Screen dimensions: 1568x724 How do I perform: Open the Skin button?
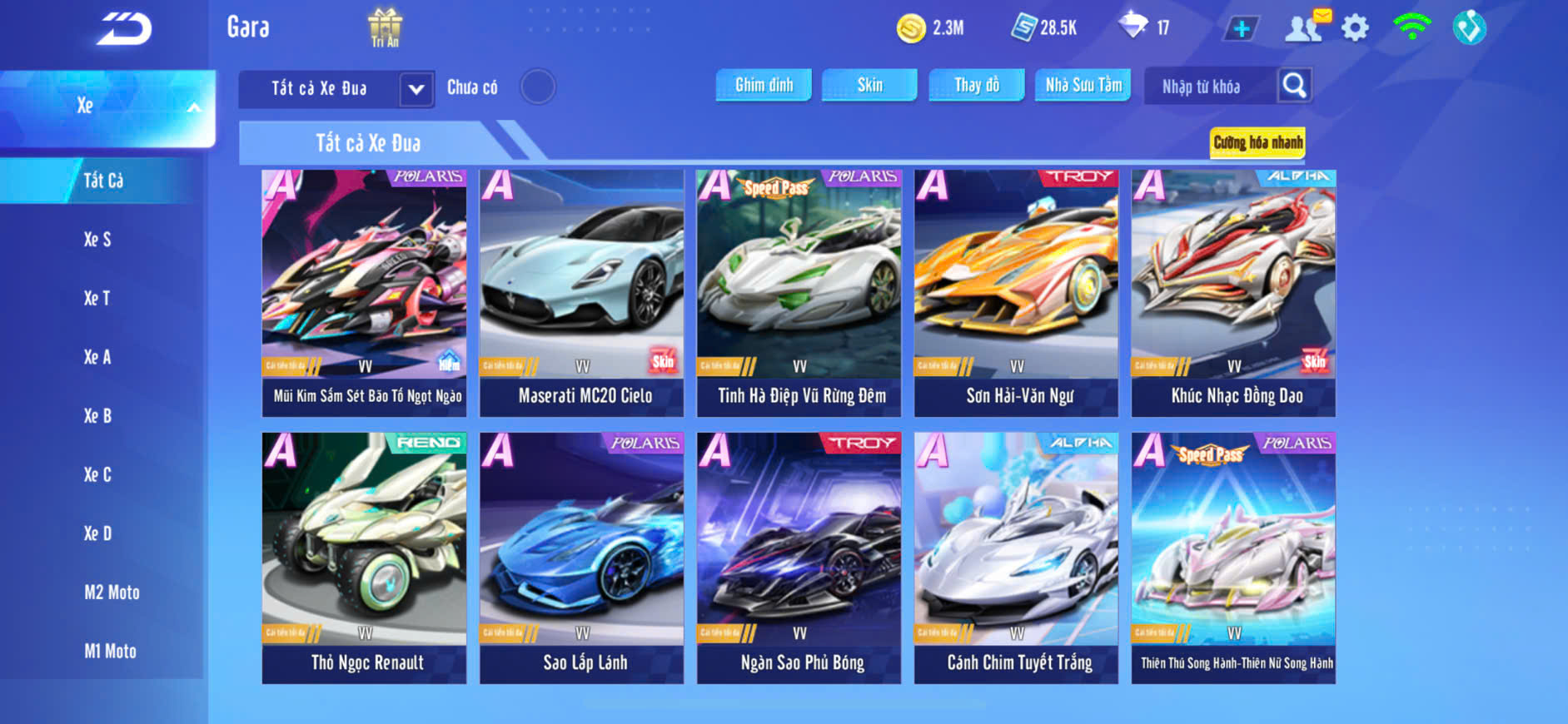click(869, 85)
